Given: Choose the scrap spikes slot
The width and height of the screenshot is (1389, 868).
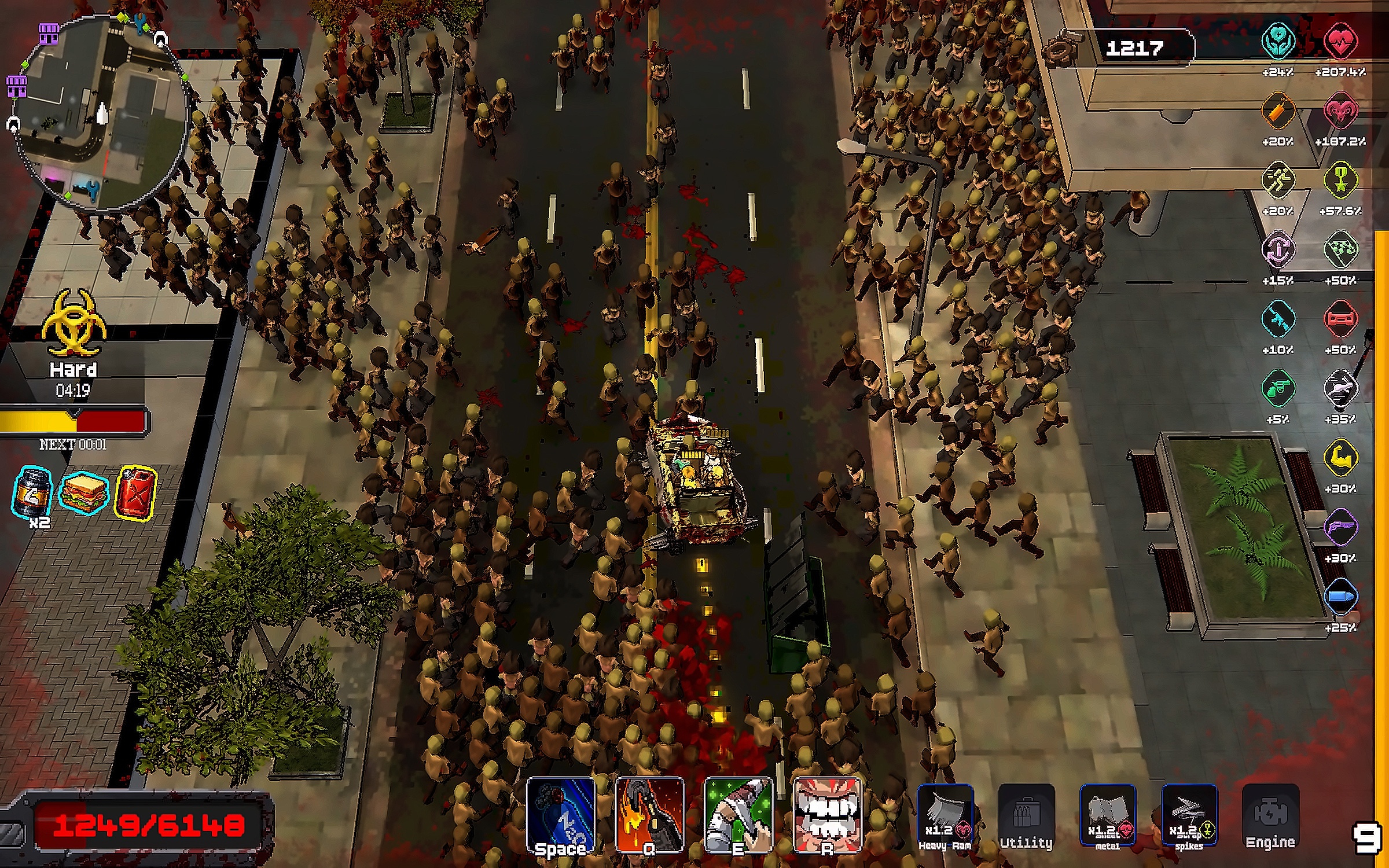Looking at the screenshot, I should coord(1189,816).
